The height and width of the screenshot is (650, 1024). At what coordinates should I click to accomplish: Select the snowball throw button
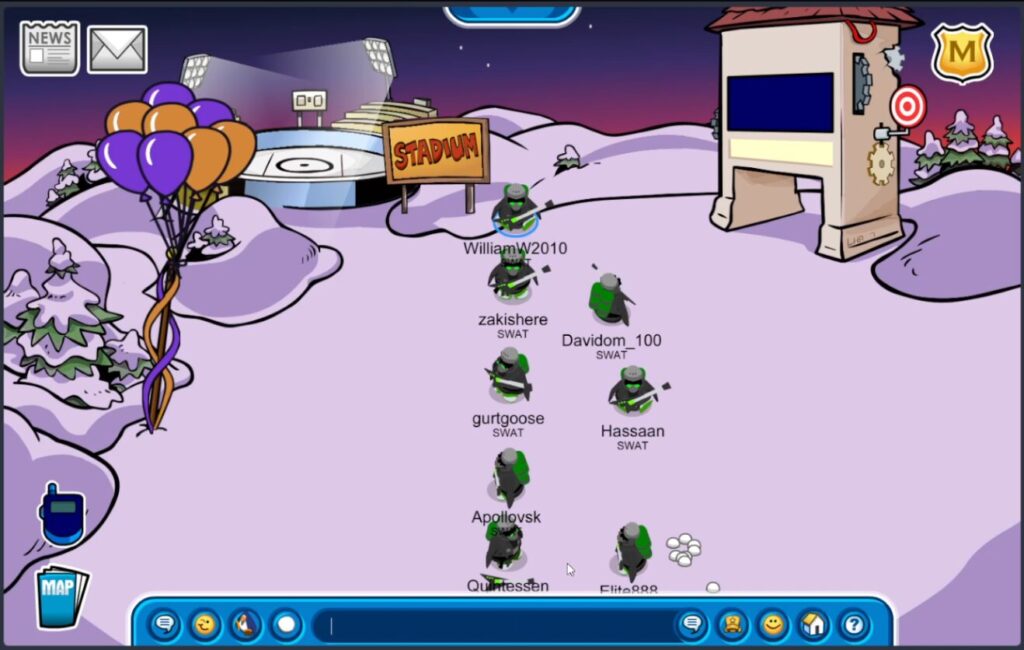click(287, 626)
